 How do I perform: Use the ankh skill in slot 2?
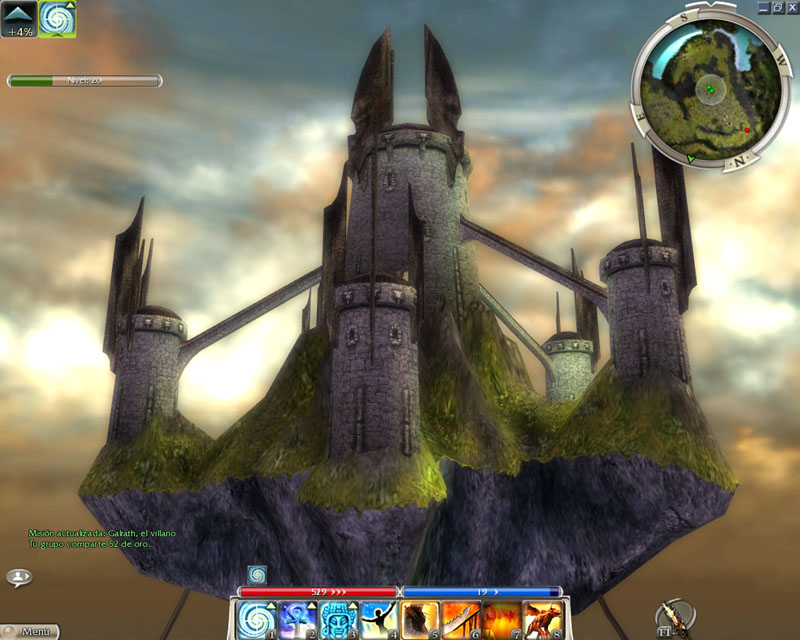tap(298, 619)
